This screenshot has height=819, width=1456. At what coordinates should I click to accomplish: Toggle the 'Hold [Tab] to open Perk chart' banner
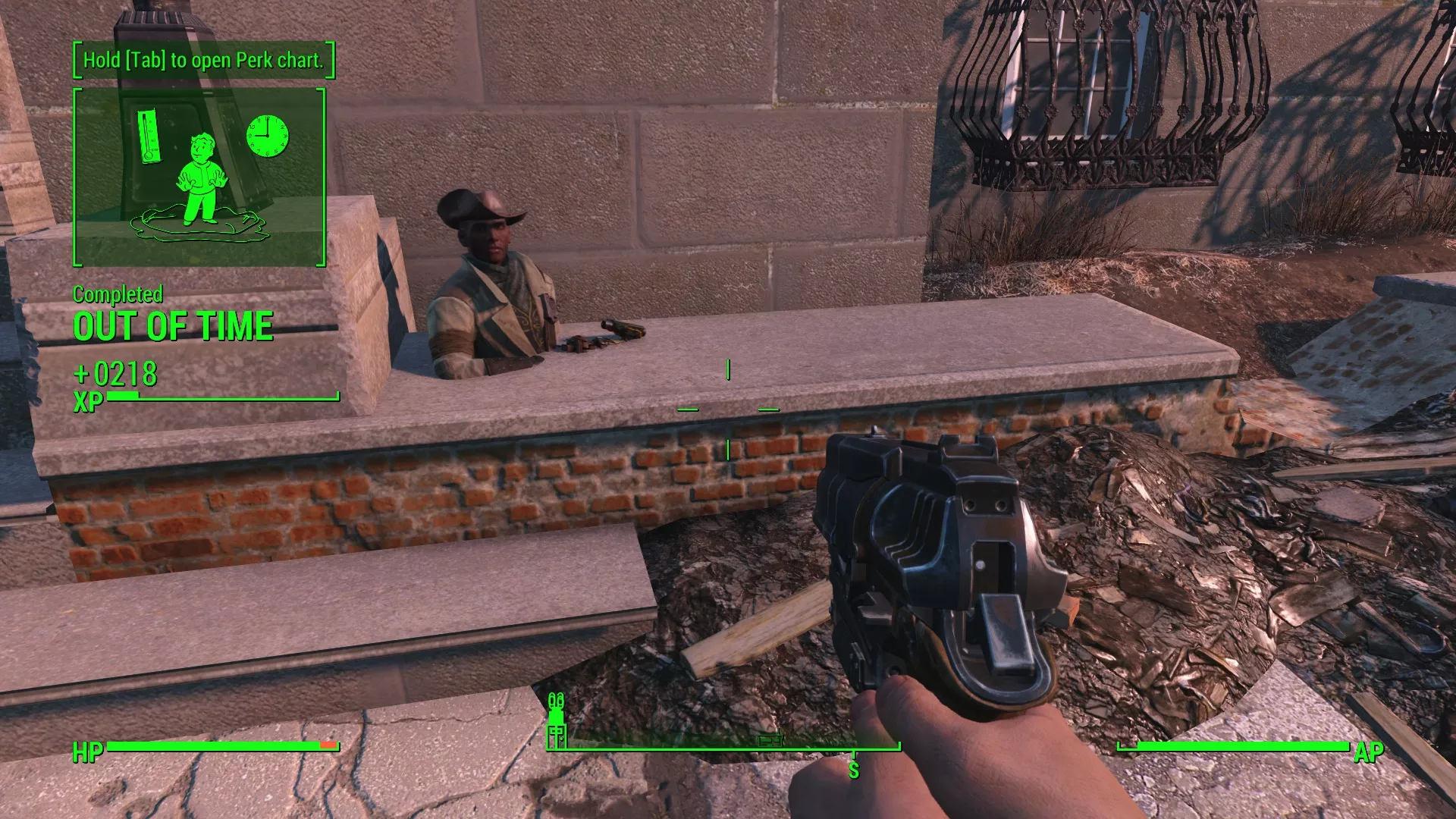[x=202, y=60]
